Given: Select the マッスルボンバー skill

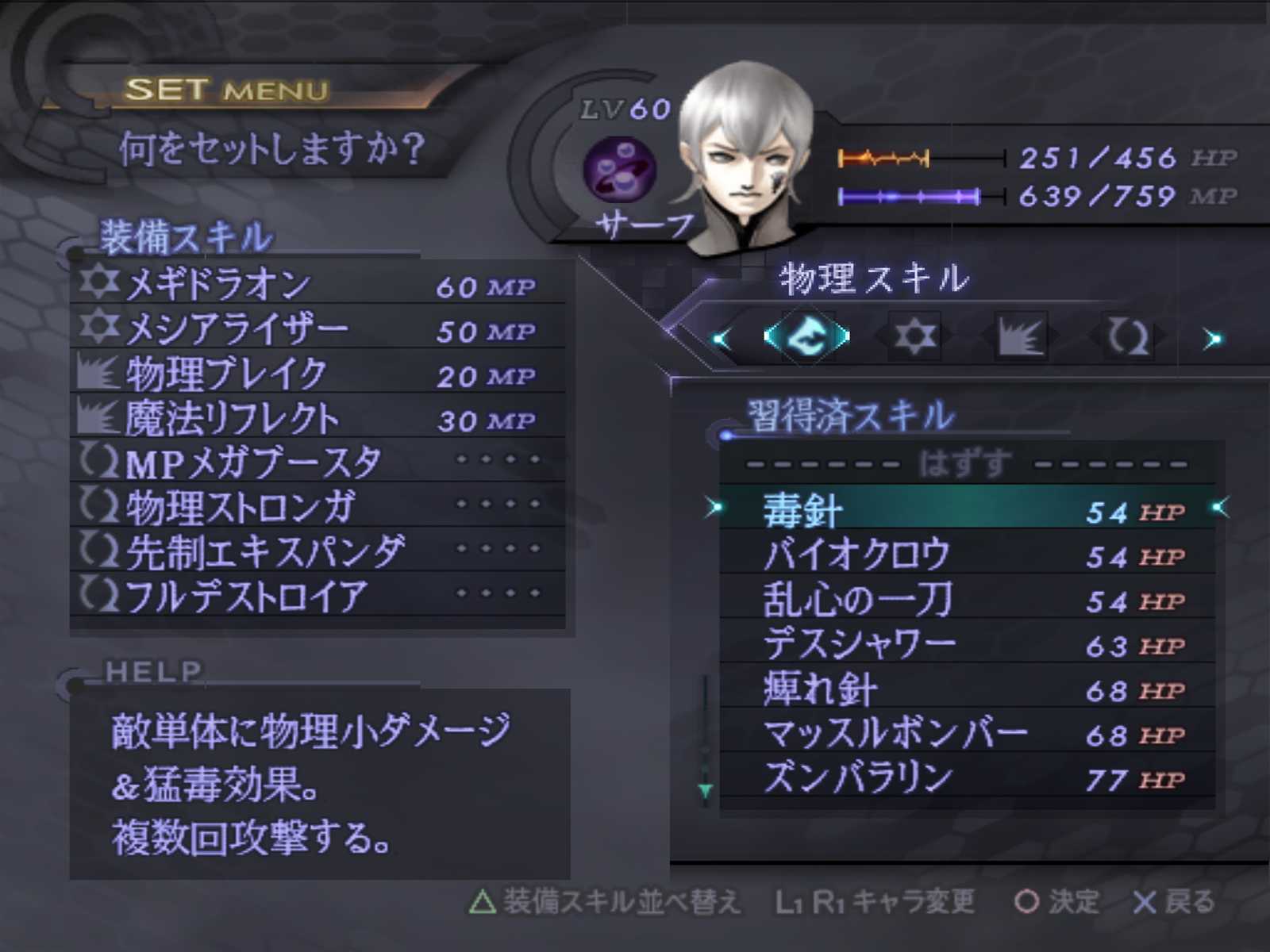Looking at the screenshot, I should coord(966,733).
